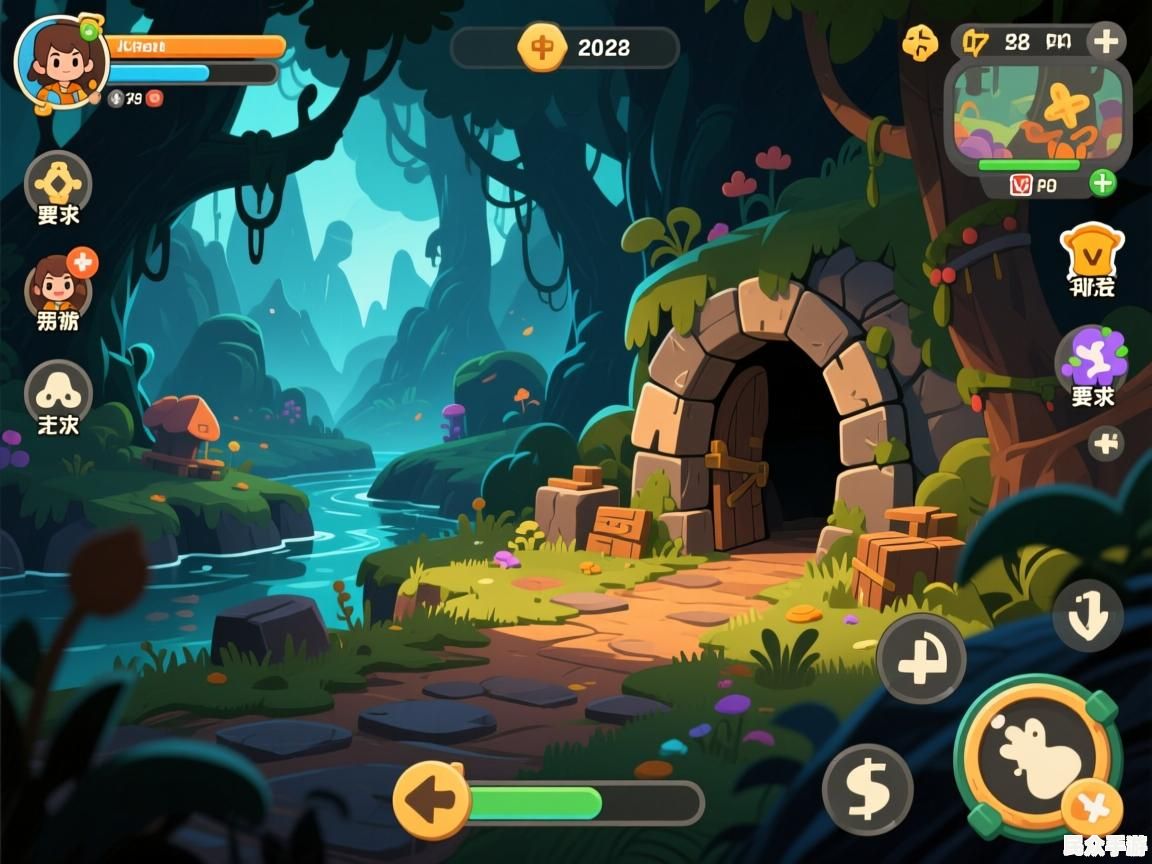Viewport: 1152px width, 864px height.
Task: Click the small orange X button
Action: (1091, 807)
